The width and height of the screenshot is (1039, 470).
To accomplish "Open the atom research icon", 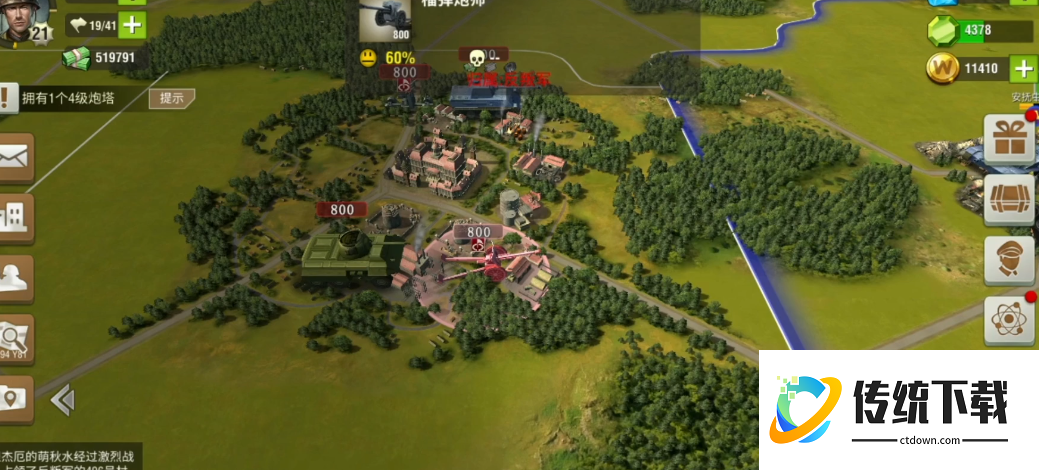I will pyautogui.click(x=1009, y=321).
